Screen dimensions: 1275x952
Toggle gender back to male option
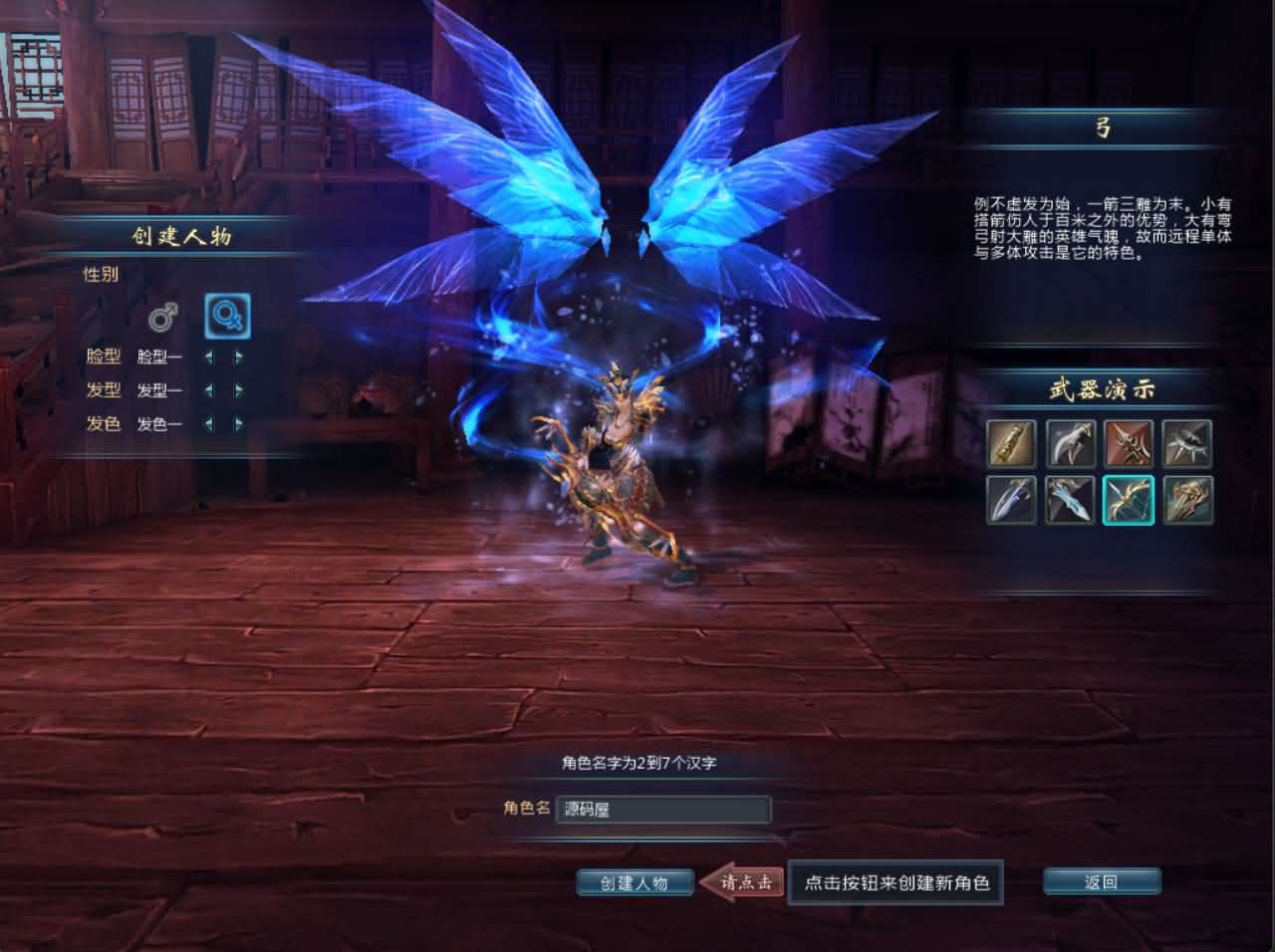(x=165, y=315)
